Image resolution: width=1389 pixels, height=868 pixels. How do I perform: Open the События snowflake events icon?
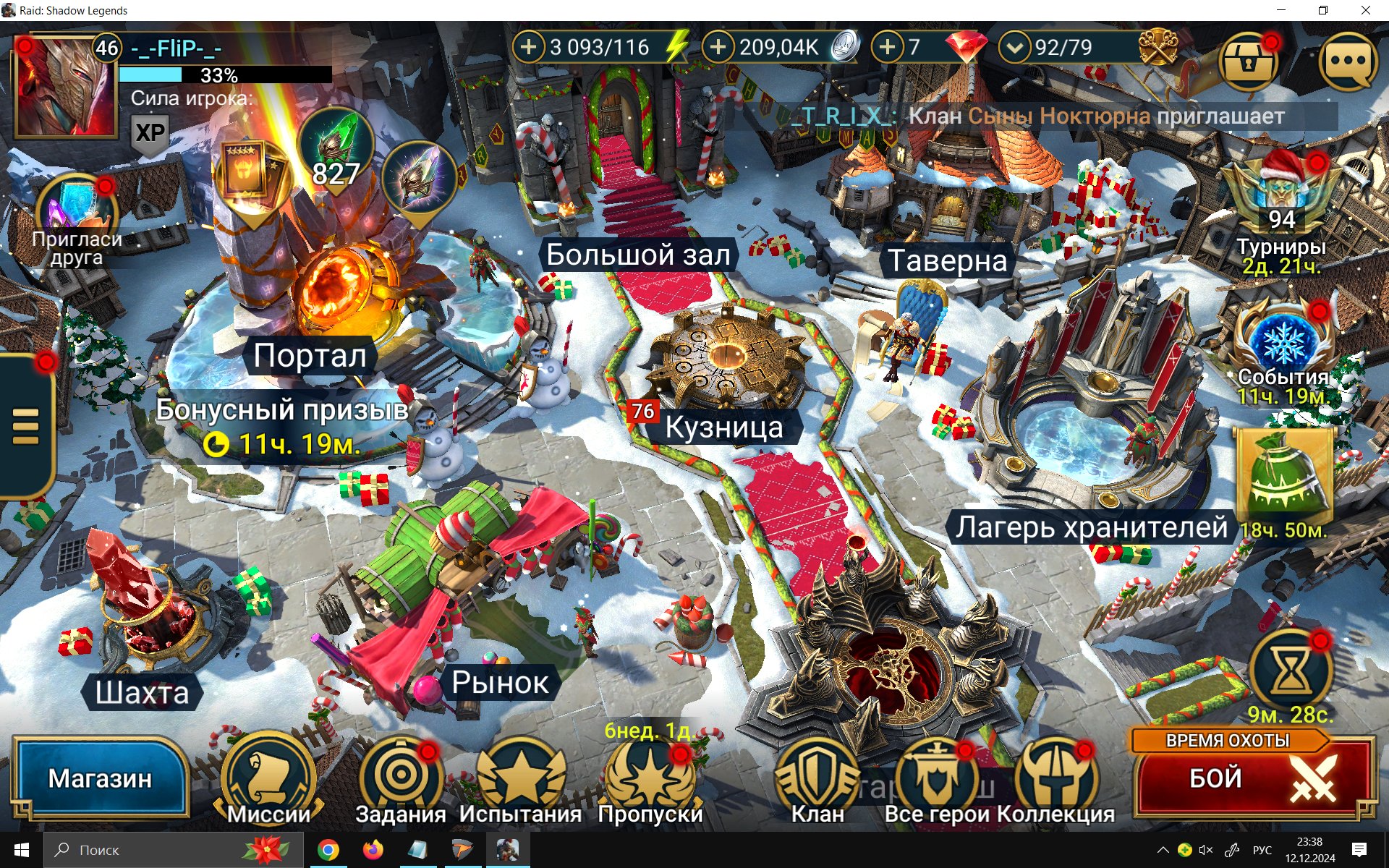pyautogui.click(x=1283, y=341)
